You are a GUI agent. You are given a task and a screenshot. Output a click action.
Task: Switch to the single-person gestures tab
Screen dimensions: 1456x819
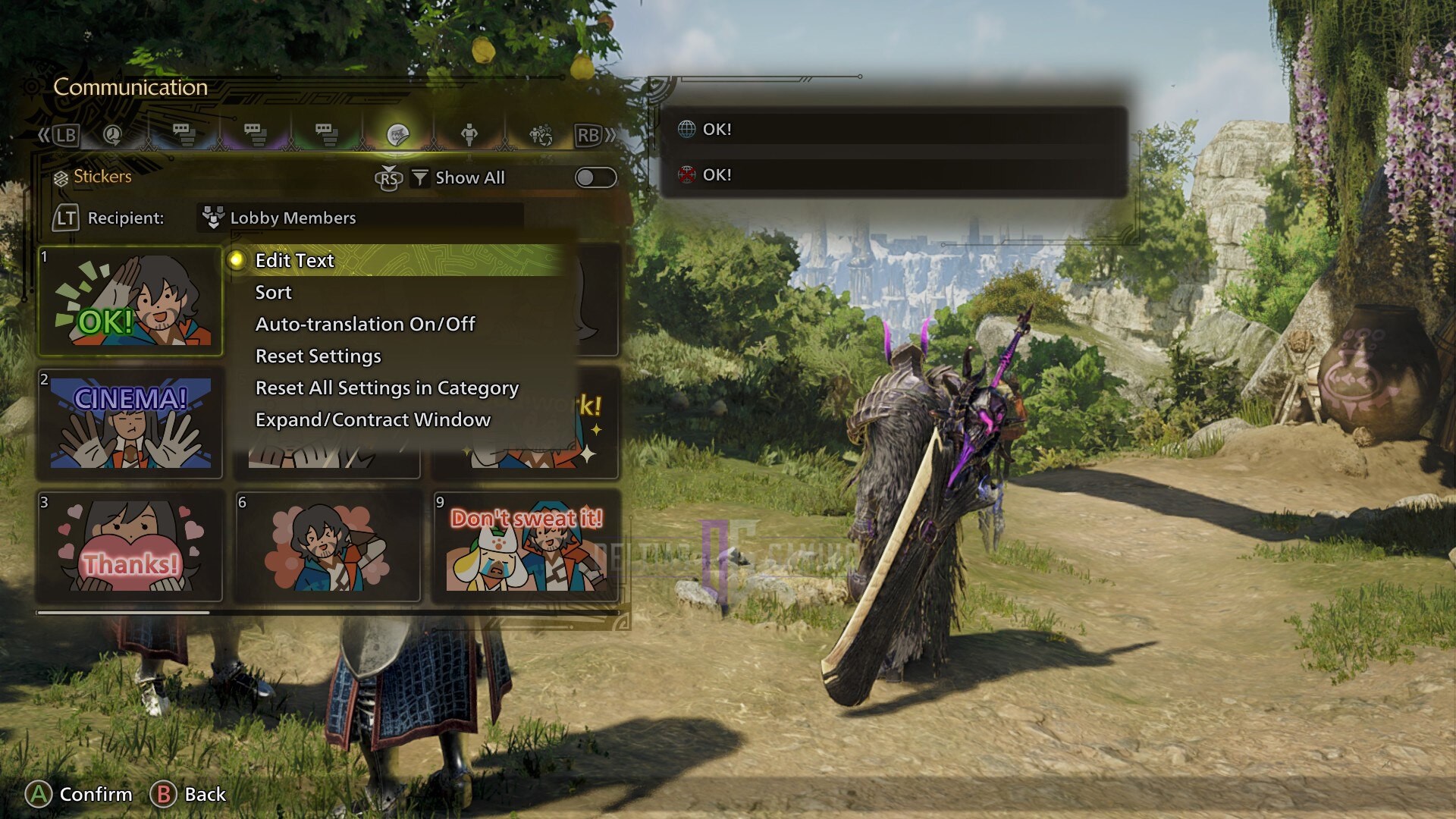click(x=469, y=135)
